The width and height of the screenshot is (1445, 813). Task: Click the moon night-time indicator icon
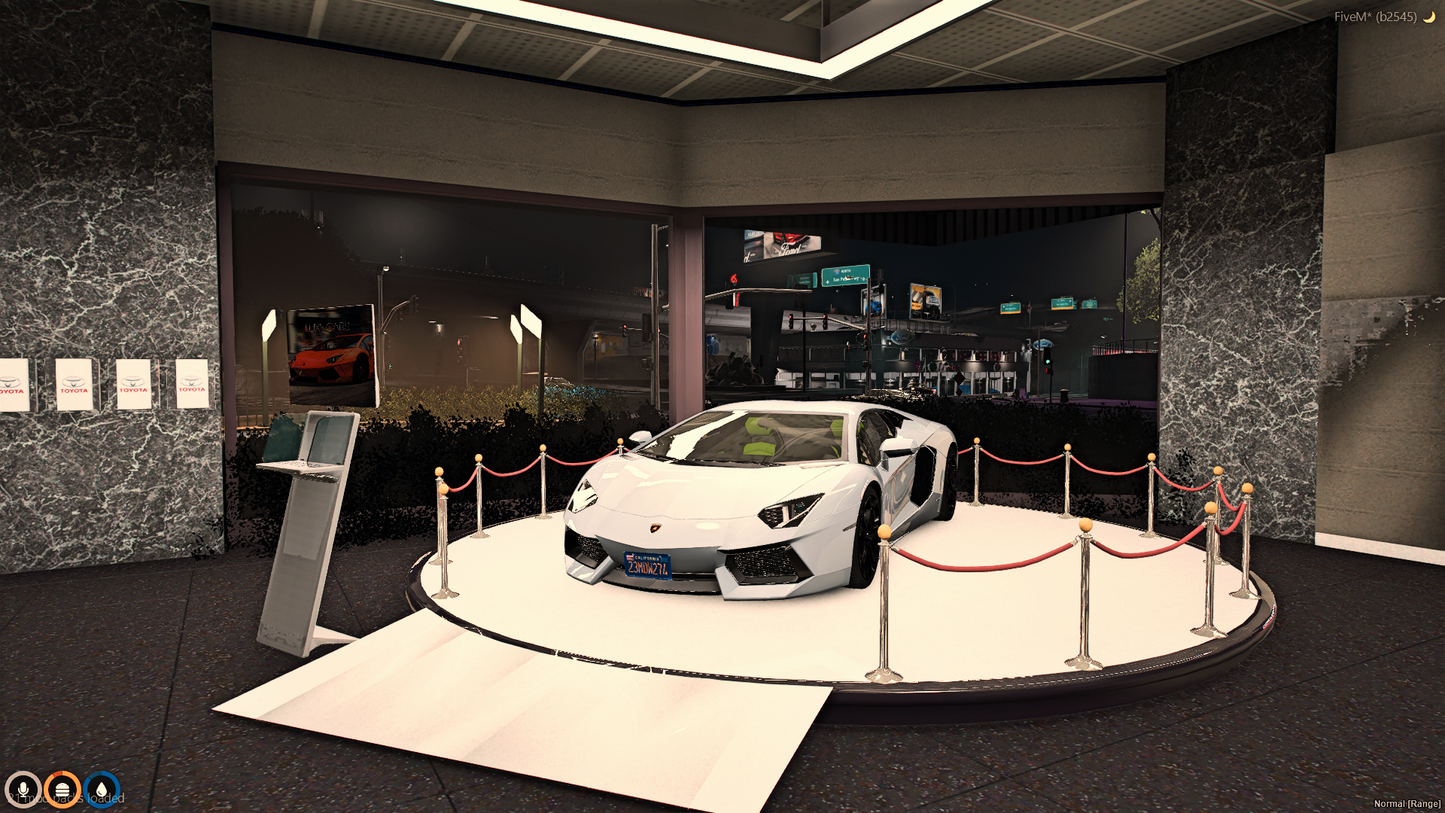coord(1430,15)
